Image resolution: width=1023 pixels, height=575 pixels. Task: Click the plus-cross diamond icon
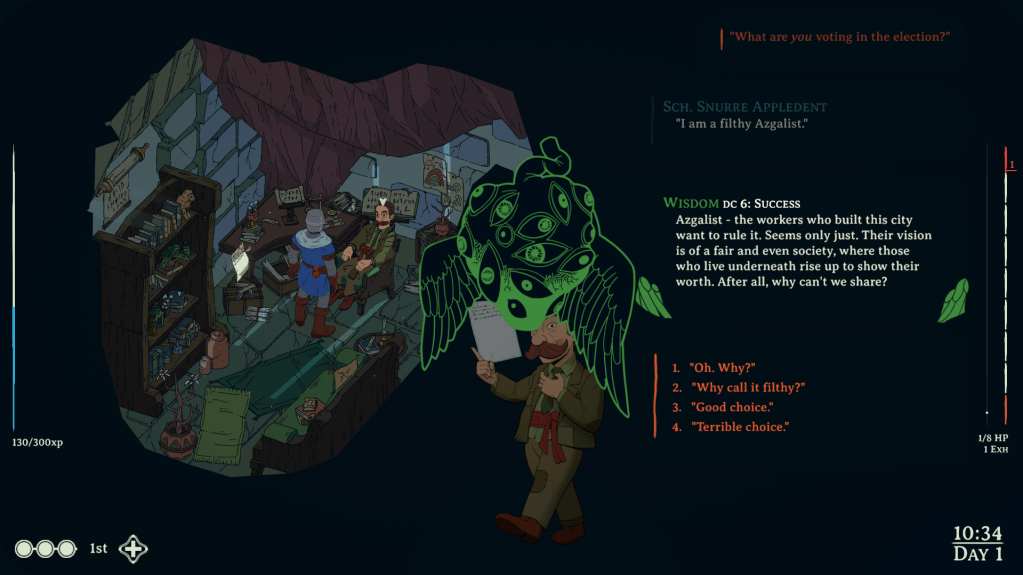(133, 549)
